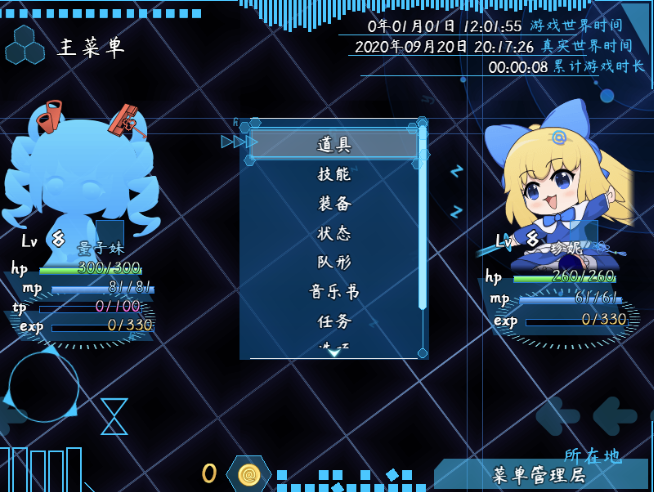Select the blonde blue-bow character portrait
654x492 pixels.
point(555,180)
